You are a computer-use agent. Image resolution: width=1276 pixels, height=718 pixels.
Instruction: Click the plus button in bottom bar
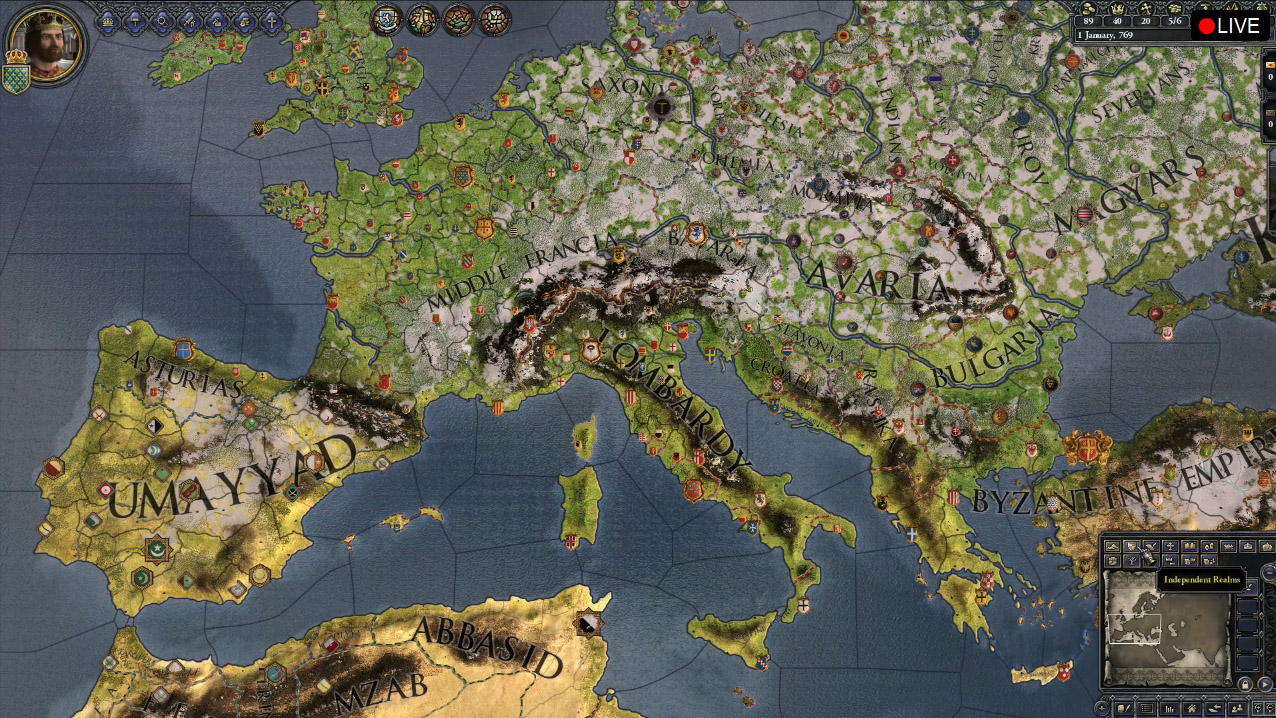point(1101,708)
